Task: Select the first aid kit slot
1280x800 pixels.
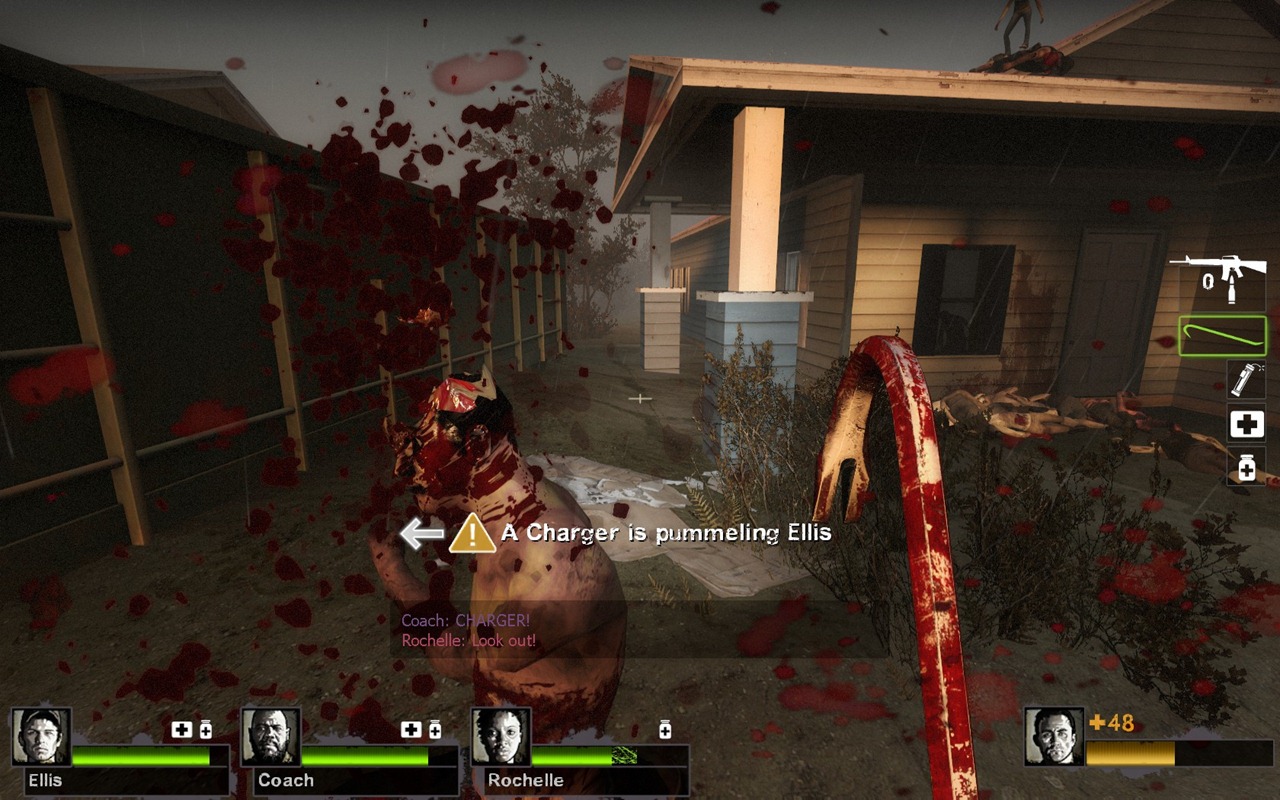Action: 1246,424
